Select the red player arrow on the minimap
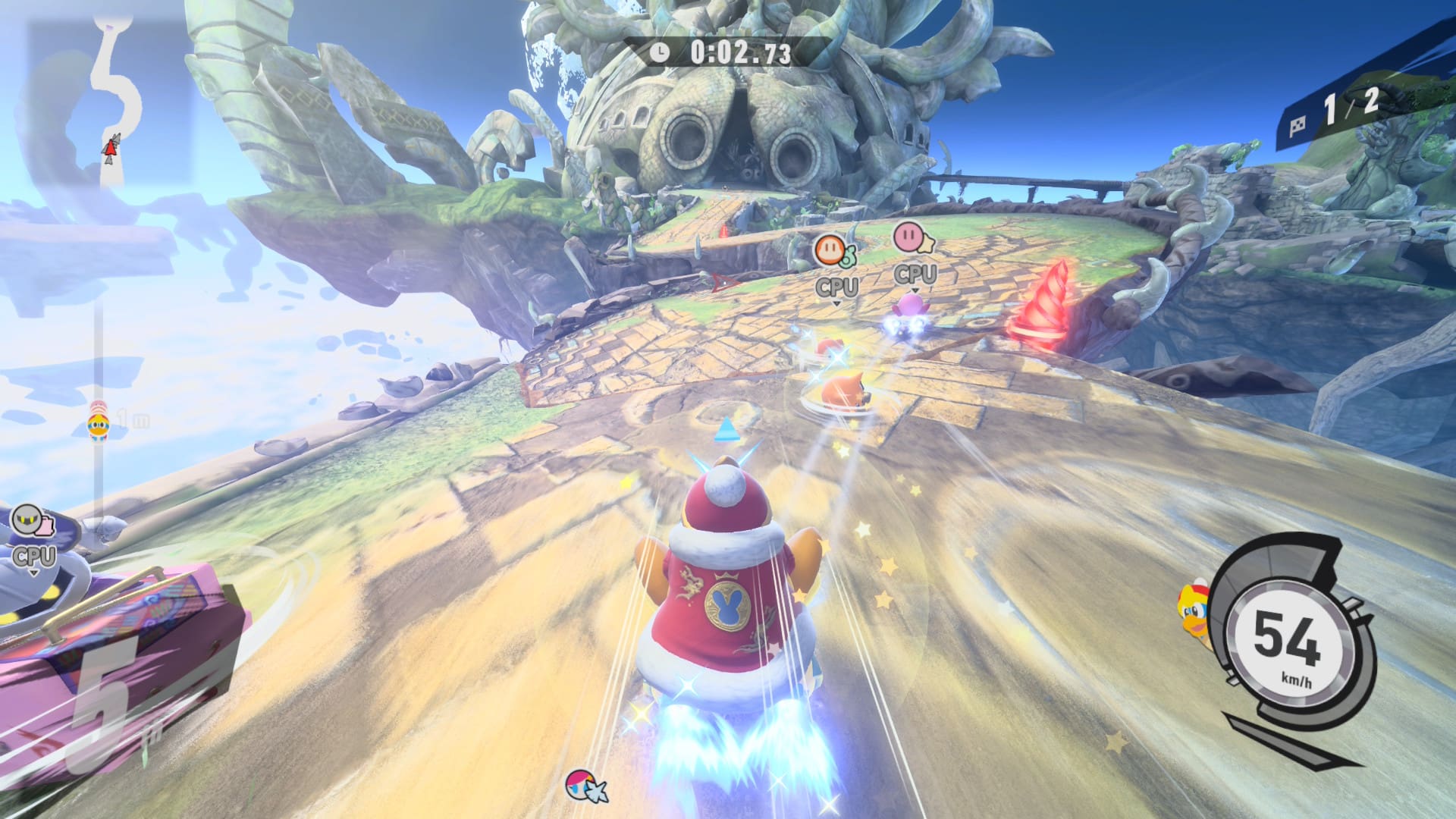This screenshot has width=1456, height=819. pyautogui.click(x=111, y=149)
